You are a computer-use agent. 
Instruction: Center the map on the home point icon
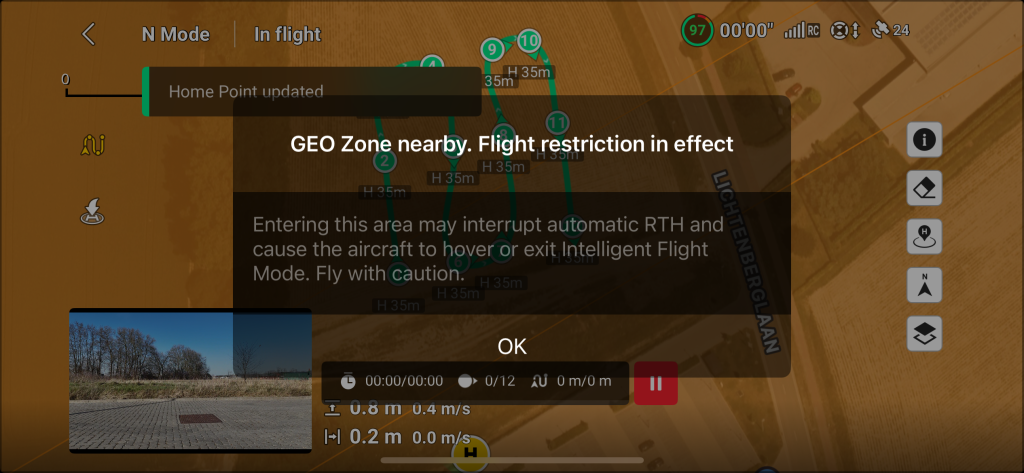924,237
